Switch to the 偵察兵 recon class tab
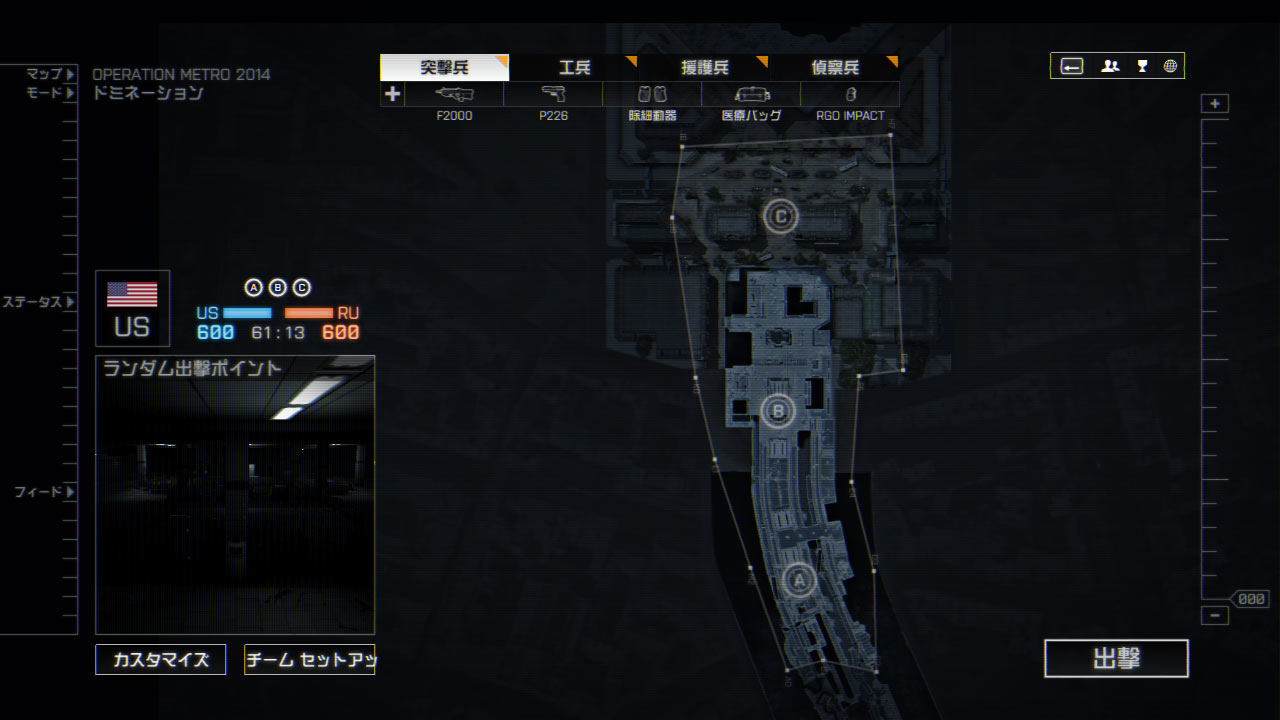This screenshot has width=1280, height=720. pos(835,68)
